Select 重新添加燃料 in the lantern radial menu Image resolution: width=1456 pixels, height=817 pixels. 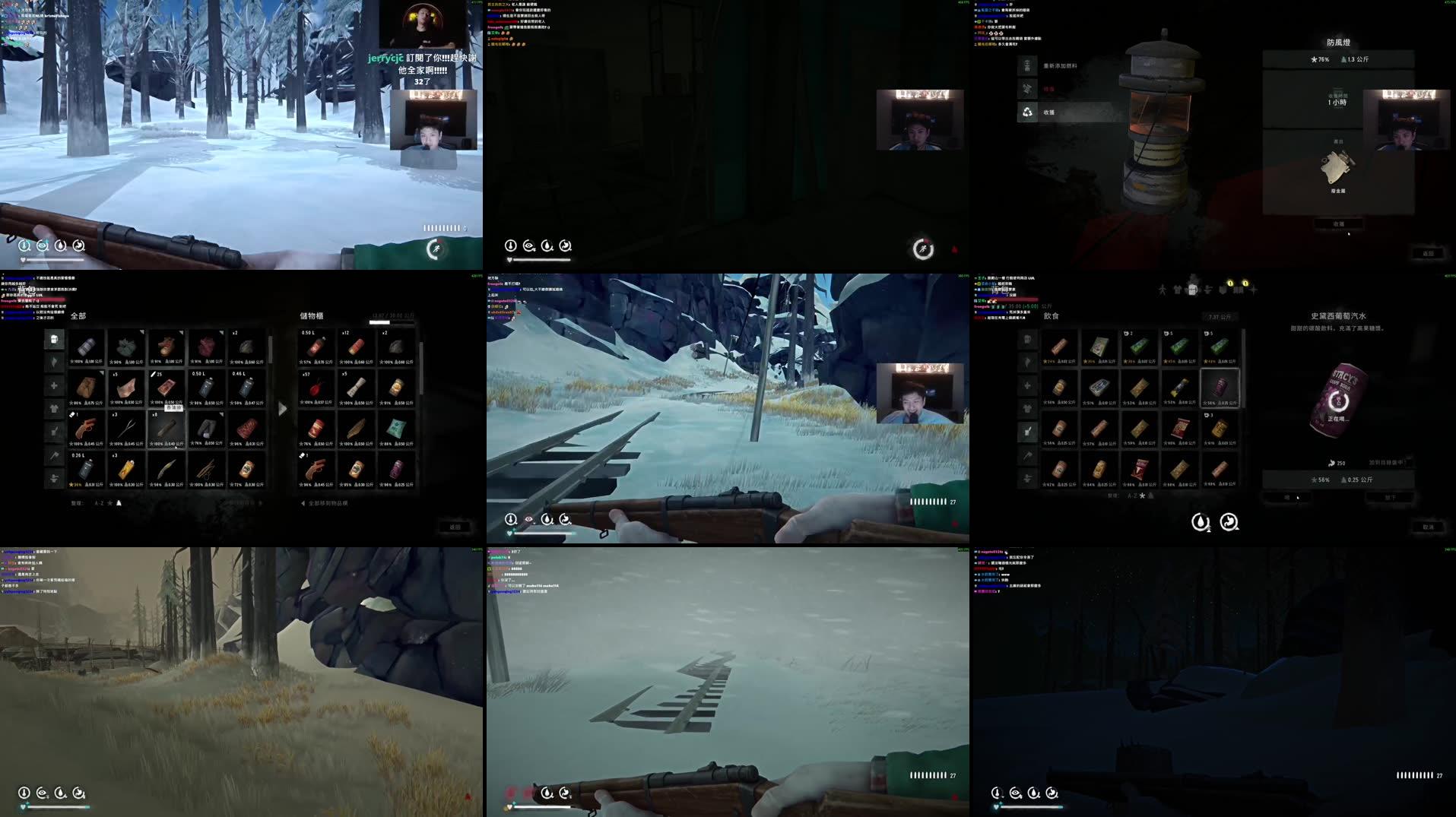(1058, 65)
